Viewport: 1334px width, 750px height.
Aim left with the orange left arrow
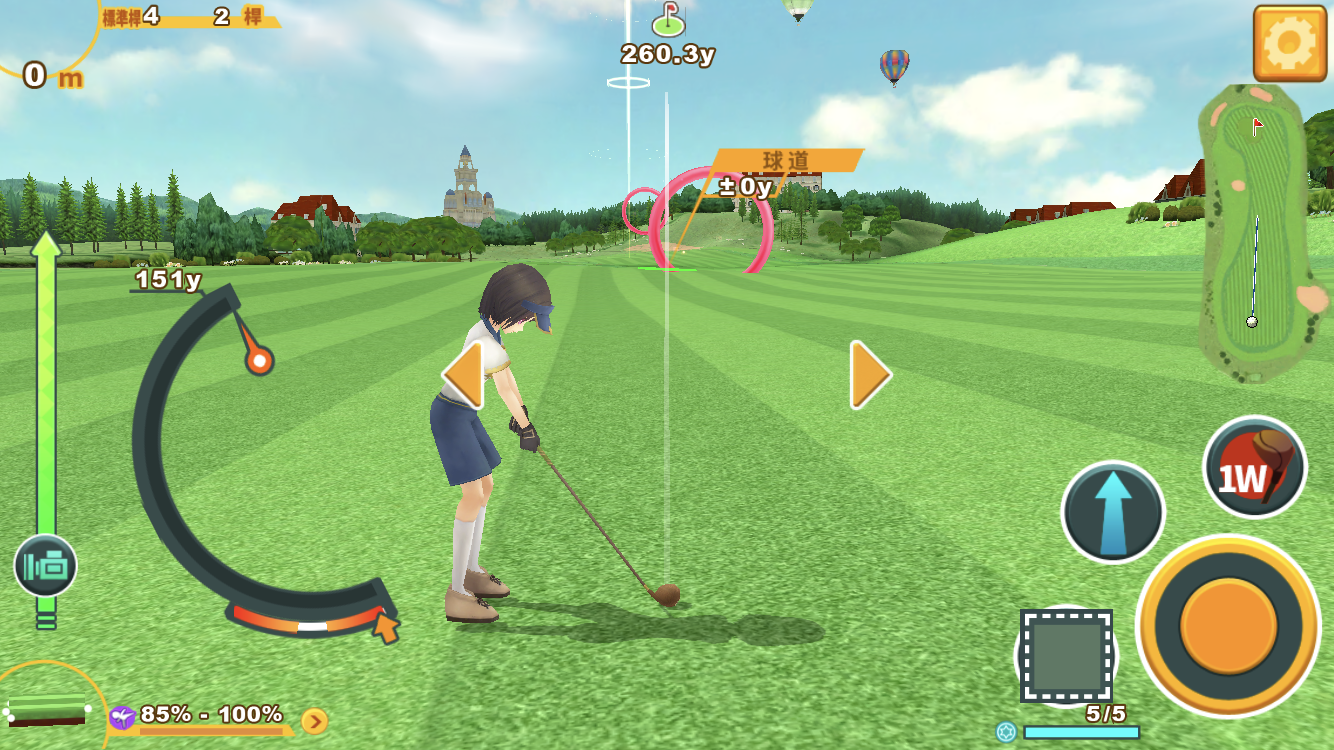[x=463, y=375]
